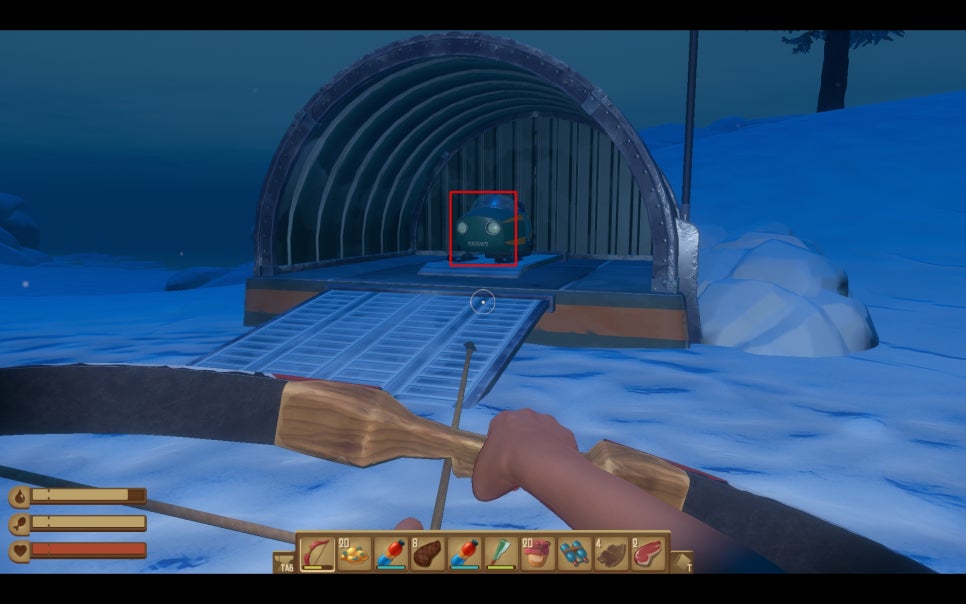966x604 pixels.
Task: Select the brown item stack of 4
Action: (x=611, y=552)
